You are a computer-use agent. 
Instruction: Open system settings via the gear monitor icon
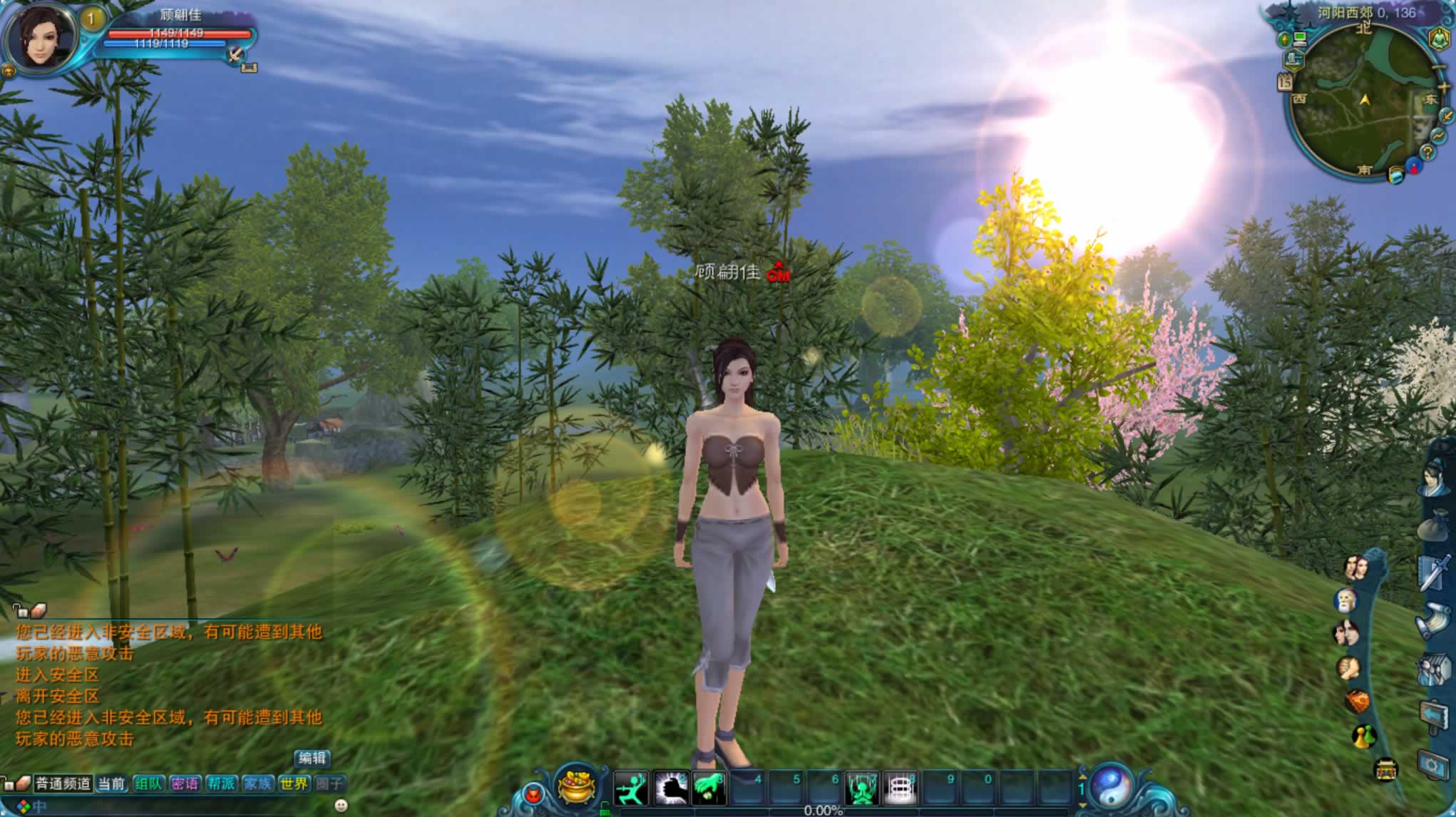coord(1433,765)
